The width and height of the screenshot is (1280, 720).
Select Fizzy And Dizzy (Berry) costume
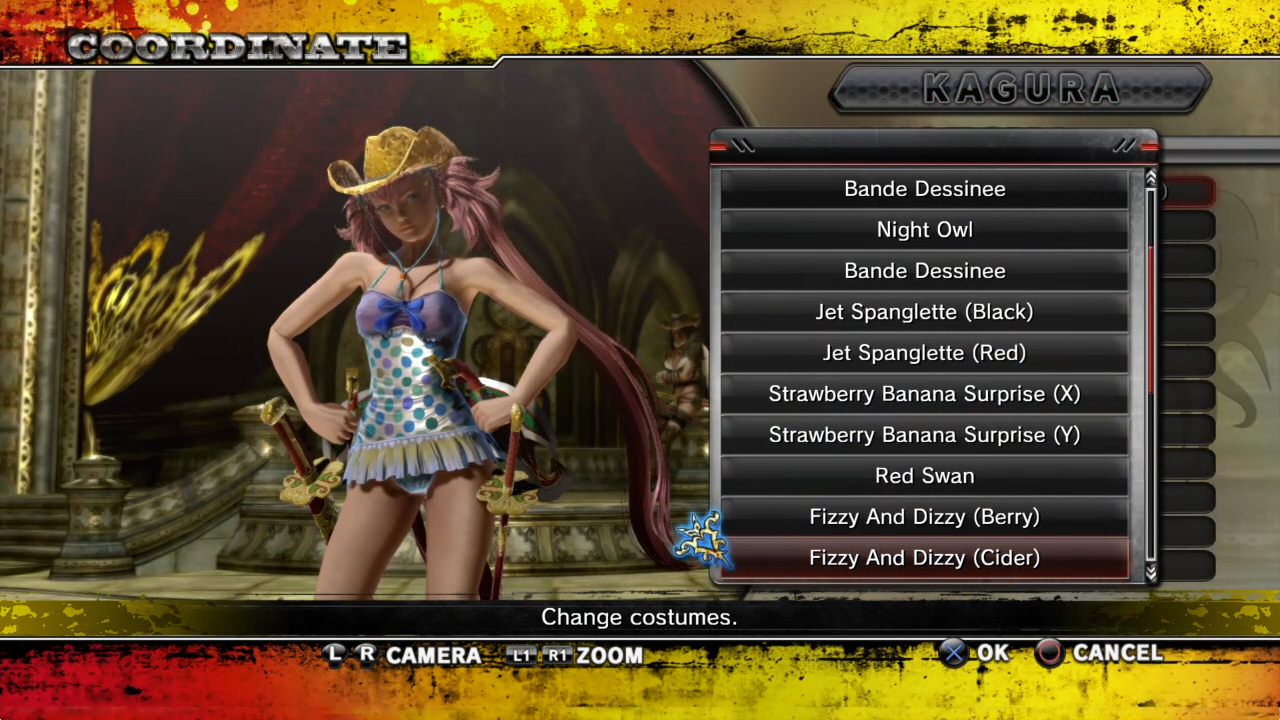pos(924,517)
